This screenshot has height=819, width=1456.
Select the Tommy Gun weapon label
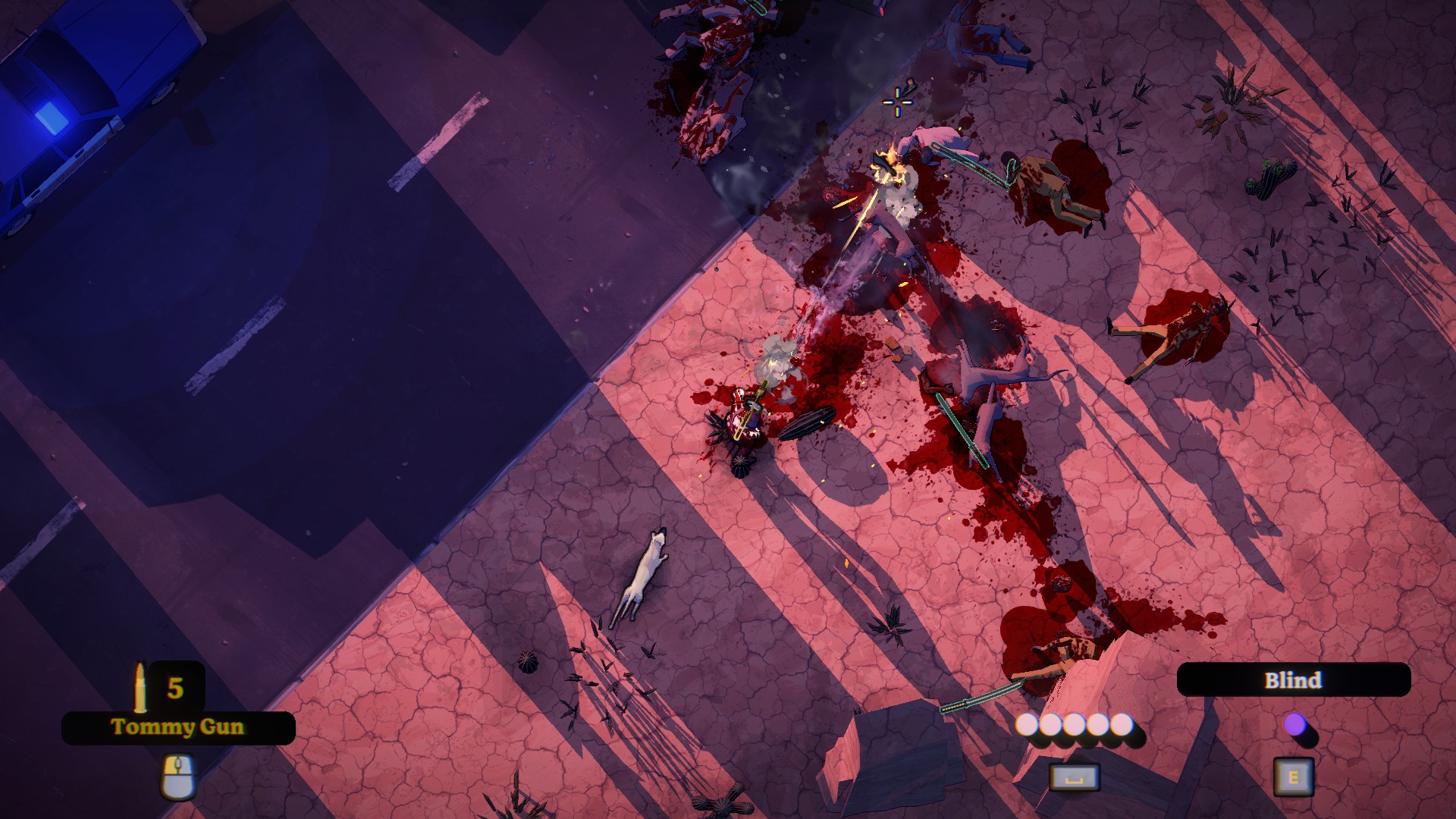coord(178,727)
